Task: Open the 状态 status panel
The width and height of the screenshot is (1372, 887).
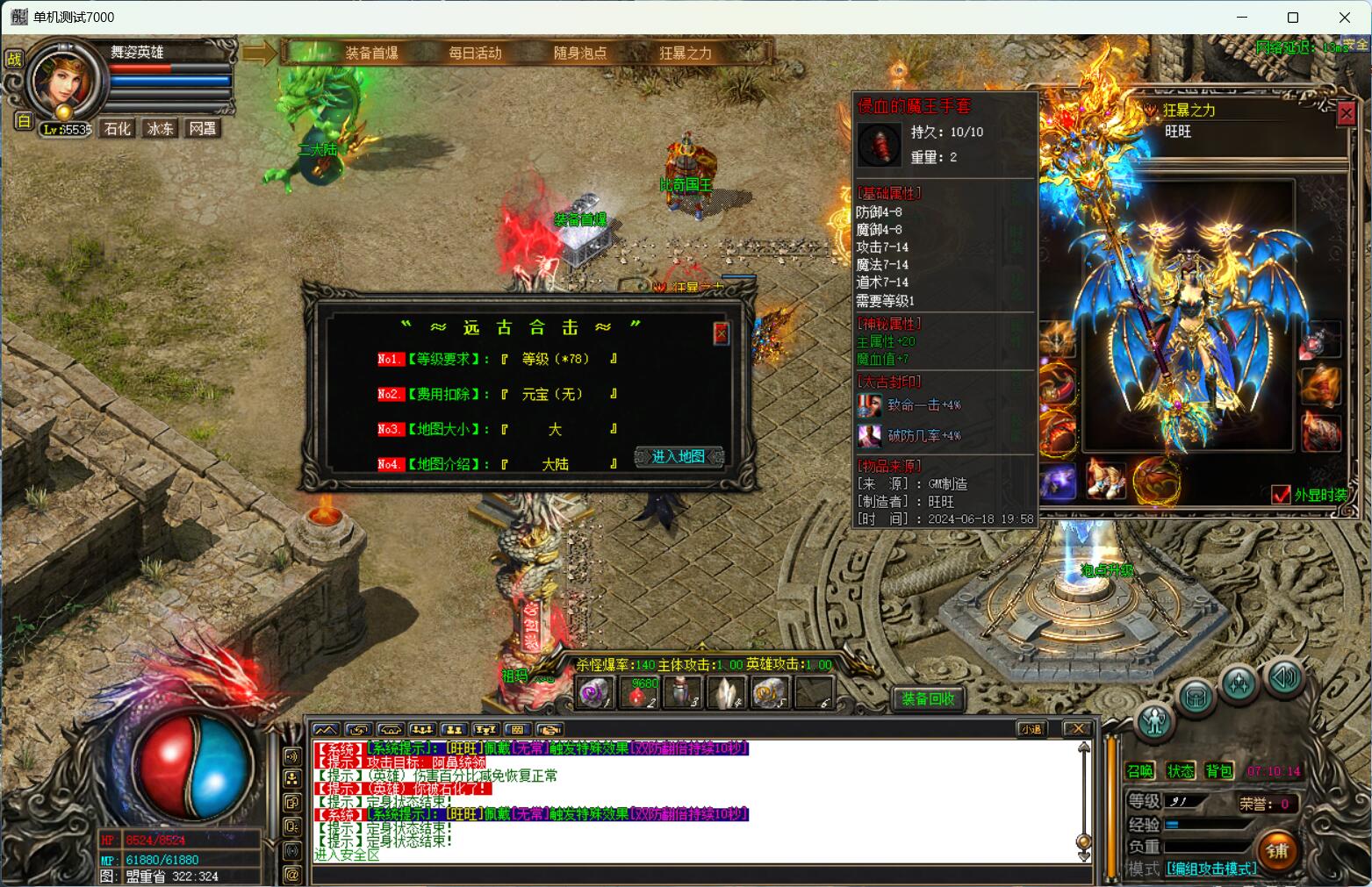Action: point(1180,770)
